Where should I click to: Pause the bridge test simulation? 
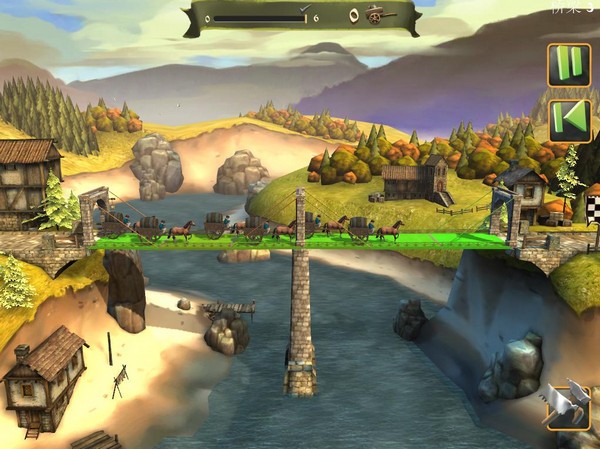coord(569,64)
